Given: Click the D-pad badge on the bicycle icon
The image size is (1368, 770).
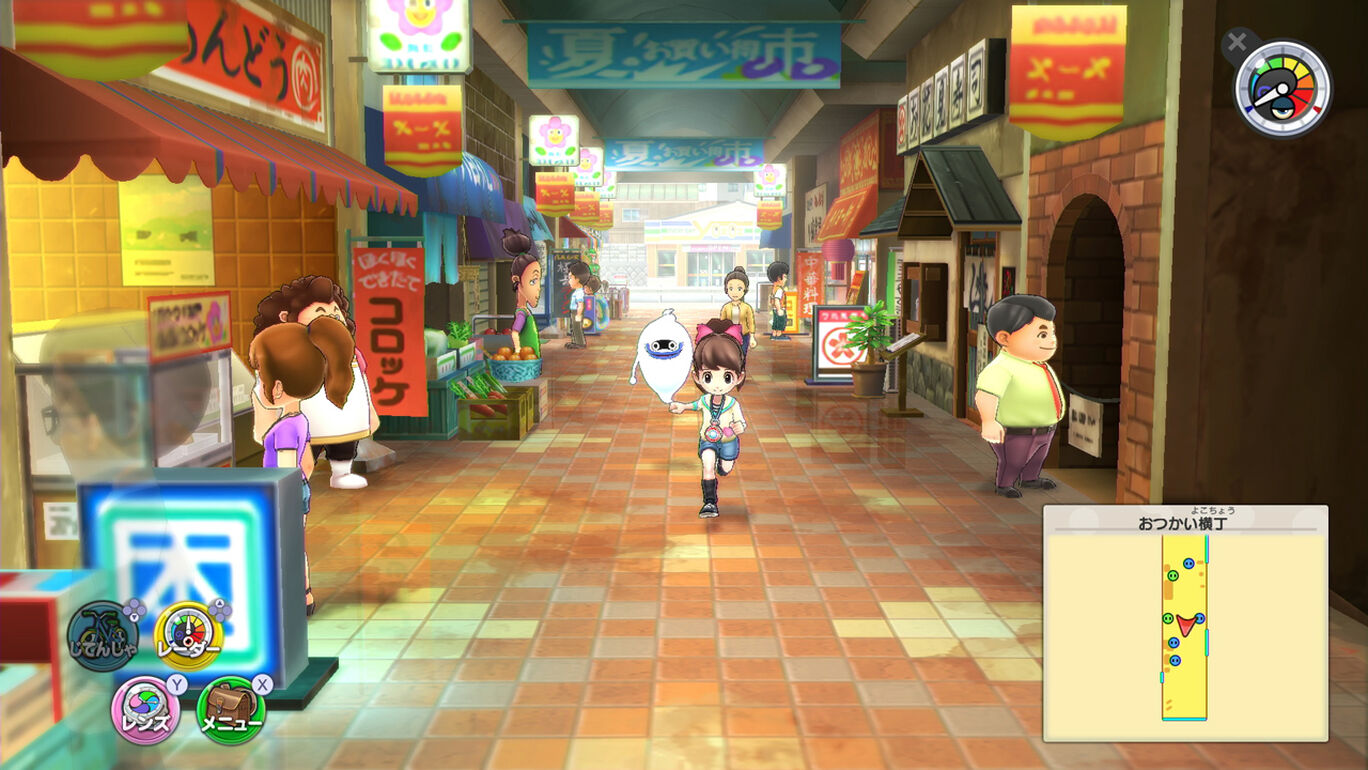Looking at the screenshot, I should (x=133, y=609).
